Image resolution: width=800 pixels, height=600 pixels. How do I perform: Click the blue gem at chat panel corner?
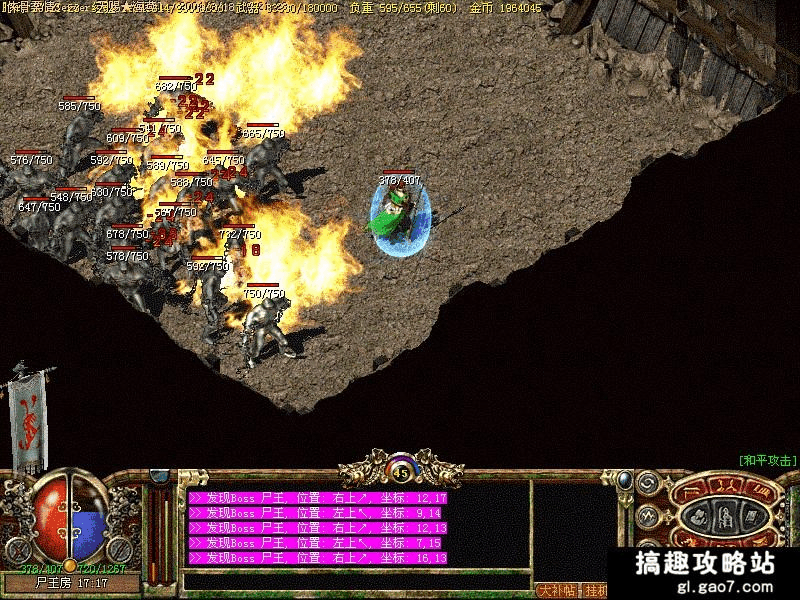pos(624,481)
